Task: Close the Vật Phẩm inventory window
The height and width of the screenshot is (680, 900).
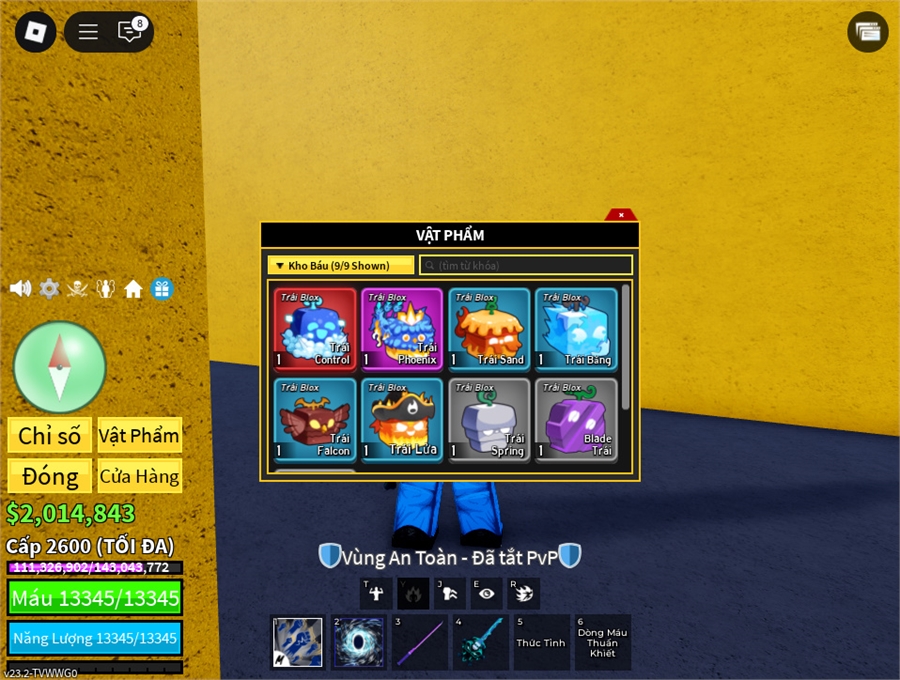Action: (x=621, y=215)
